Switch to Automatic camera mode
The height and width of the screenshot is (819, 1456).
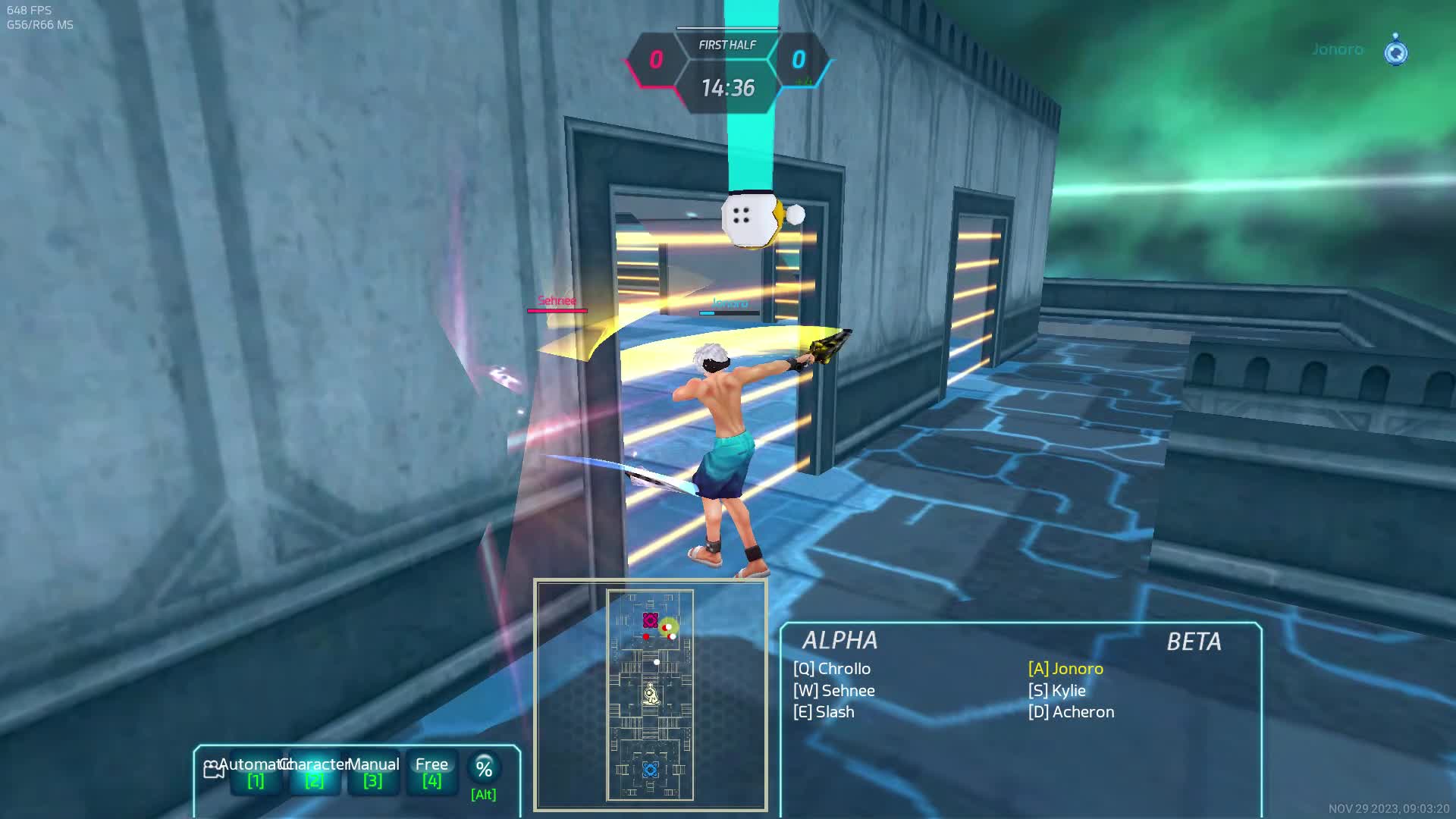coord(256,772)
